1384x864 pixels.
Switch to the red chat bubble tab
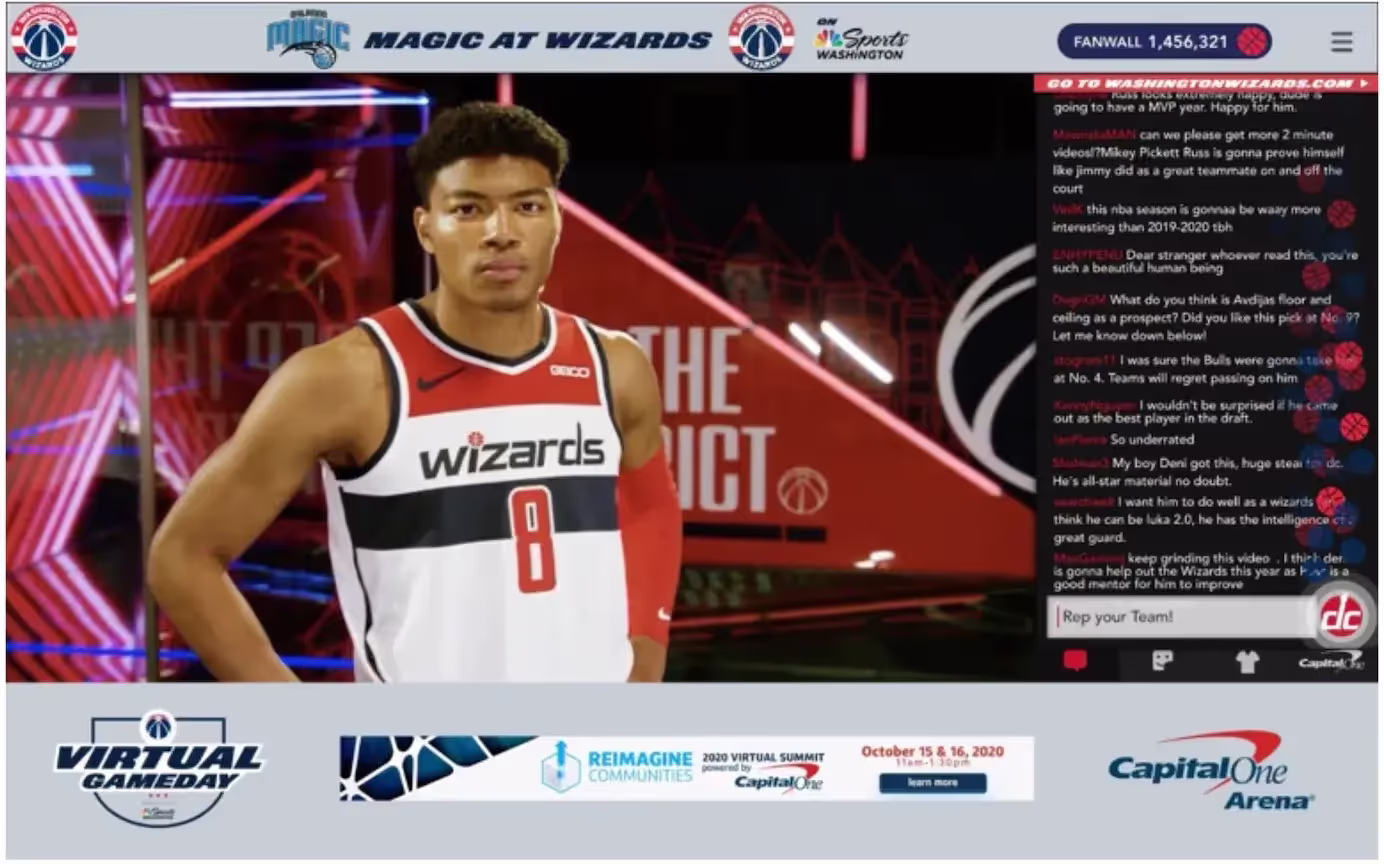[x=1075, y=661]
